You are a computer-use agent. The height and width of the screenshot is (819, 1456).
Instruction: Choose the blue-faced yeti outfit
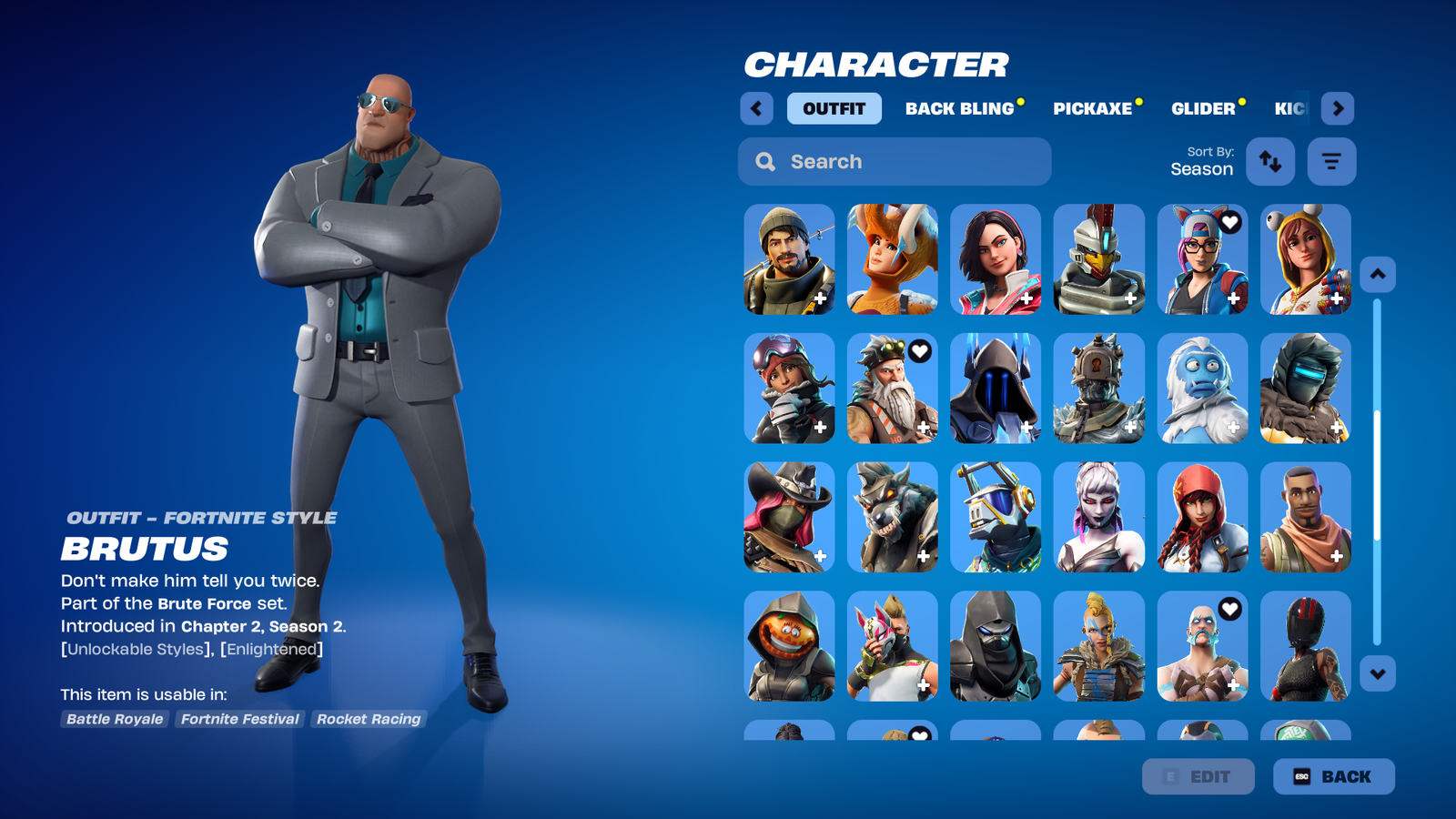point(1202,389)
